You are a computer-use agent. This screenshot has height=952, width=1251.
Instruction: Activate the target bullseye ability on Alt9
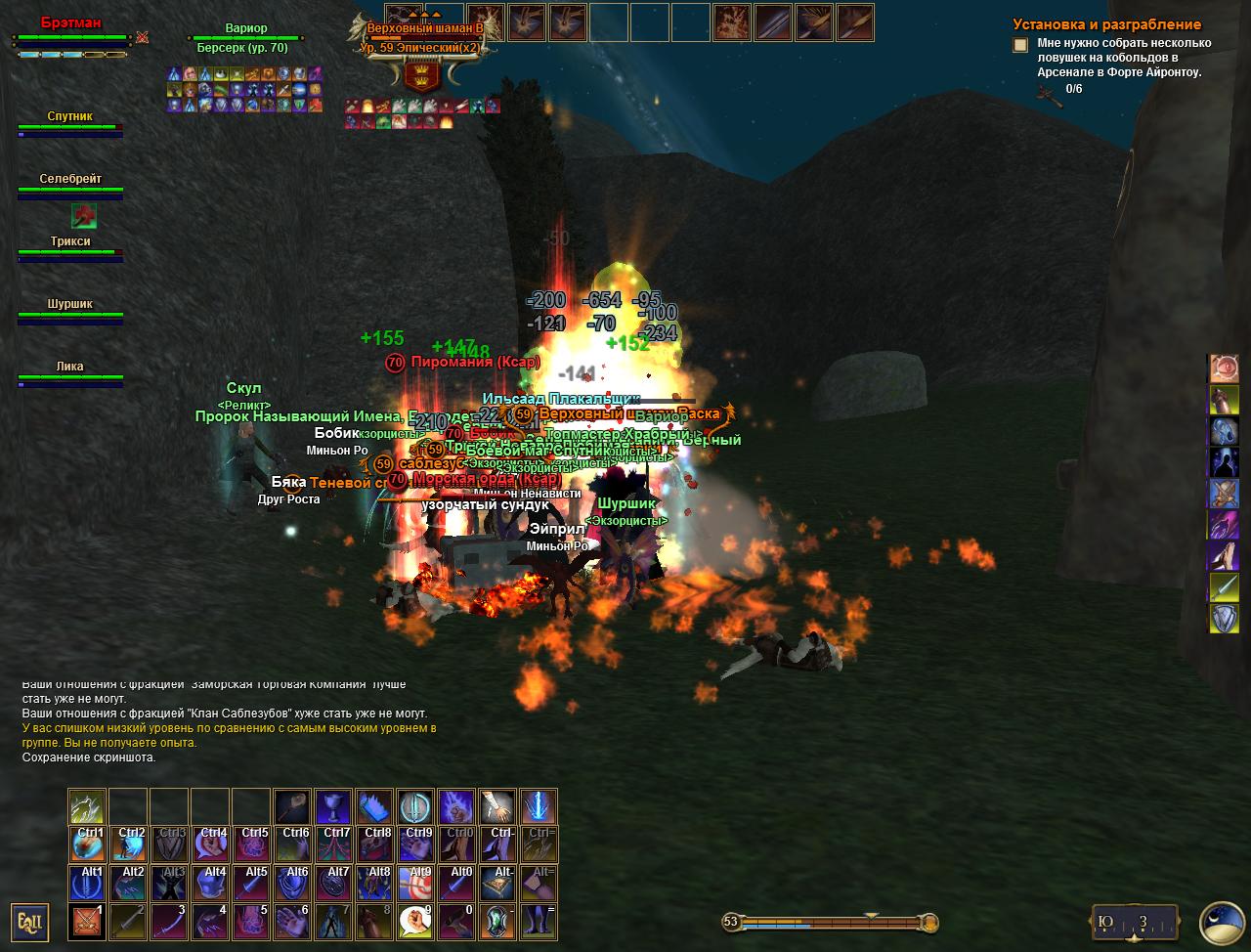(x=415, y=884)
